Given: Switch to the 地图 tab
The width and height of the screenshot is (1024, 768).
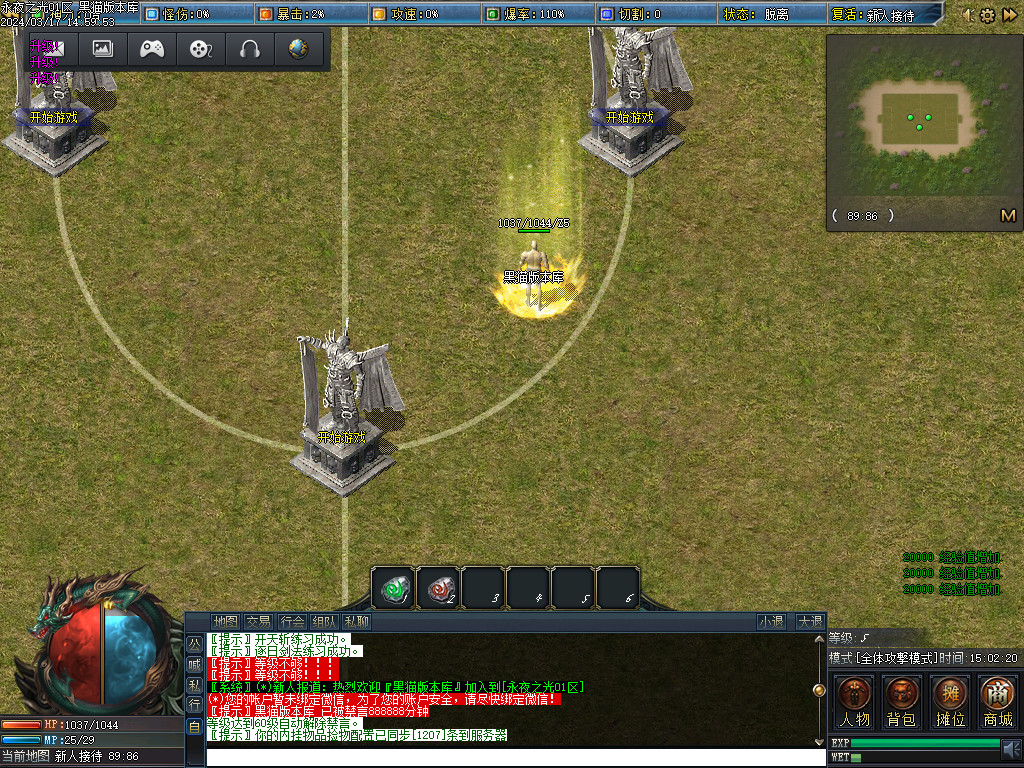Looking at the screenshot, I should click(x=226, y=621).
